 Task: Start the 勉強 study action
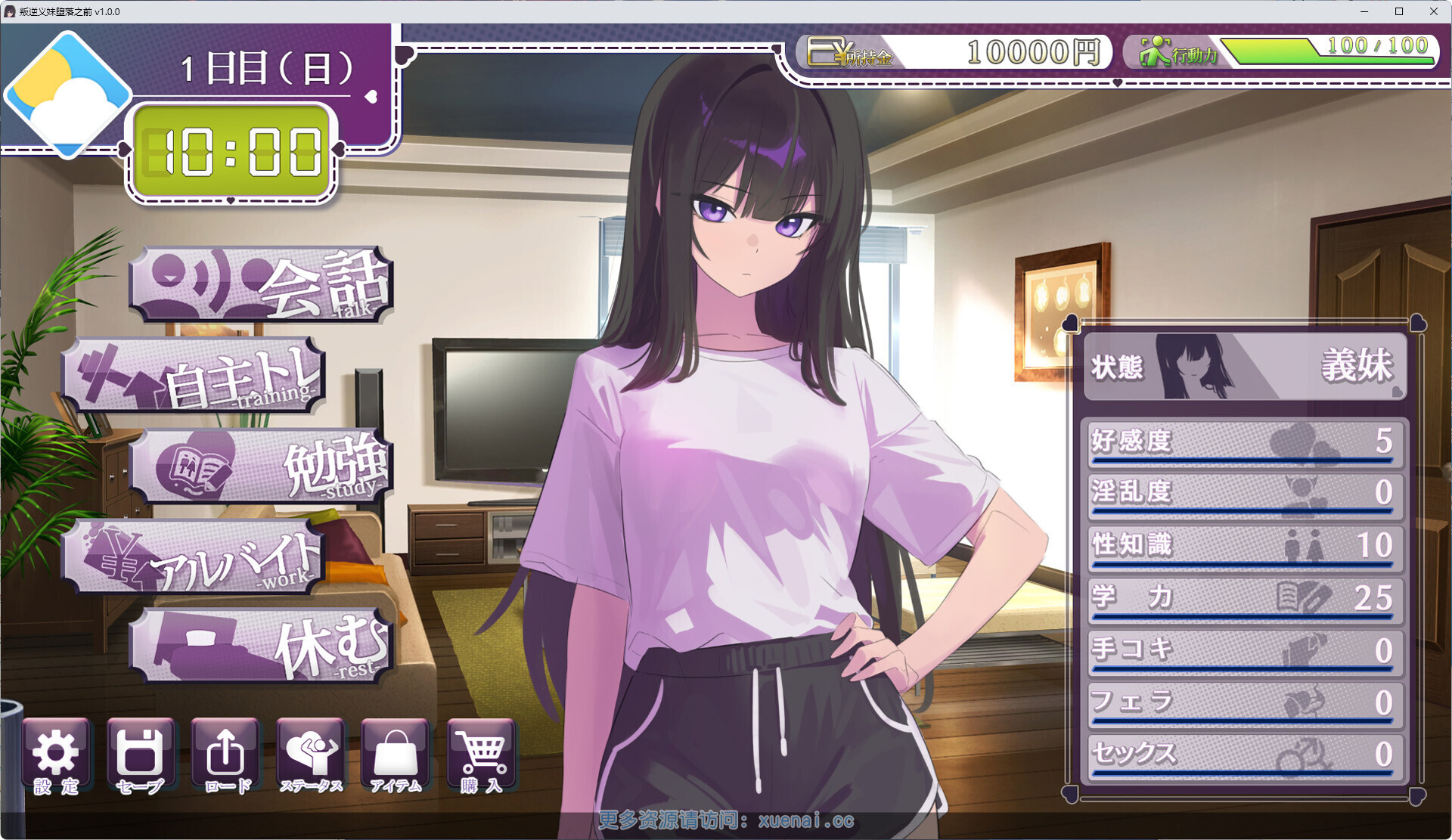261,466
